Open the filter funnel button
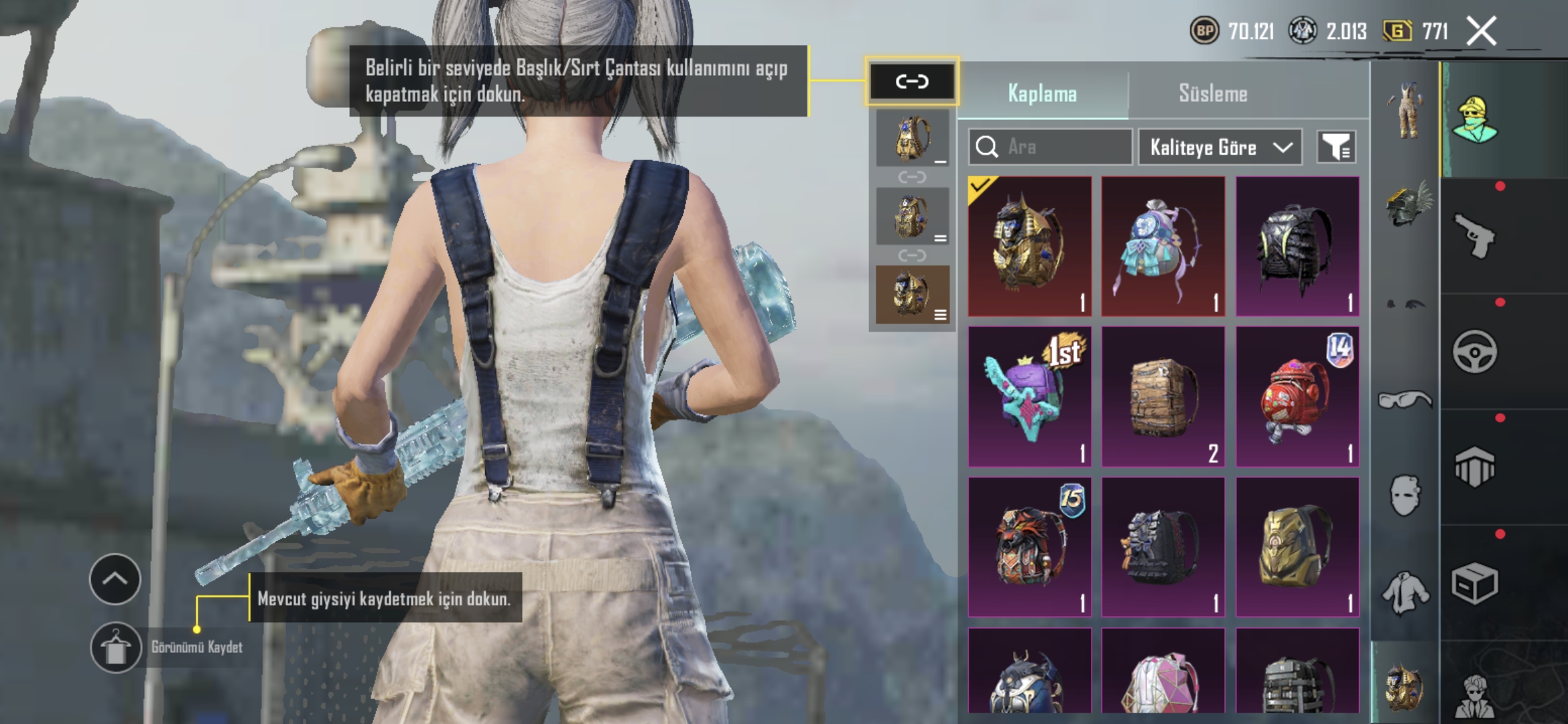This screenshot has width=1568, height=724. (x=1336, y=147)
